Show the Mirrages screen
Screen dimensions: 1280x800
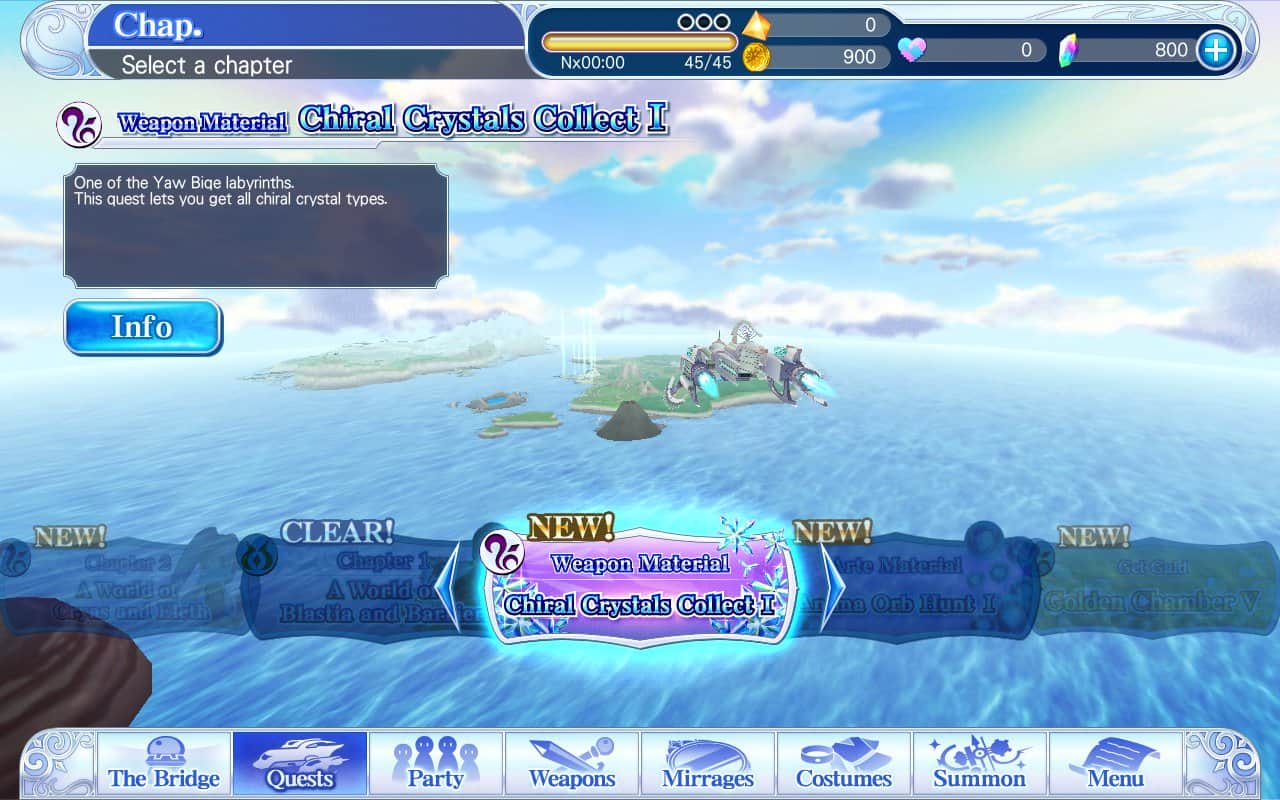(708, 764)
